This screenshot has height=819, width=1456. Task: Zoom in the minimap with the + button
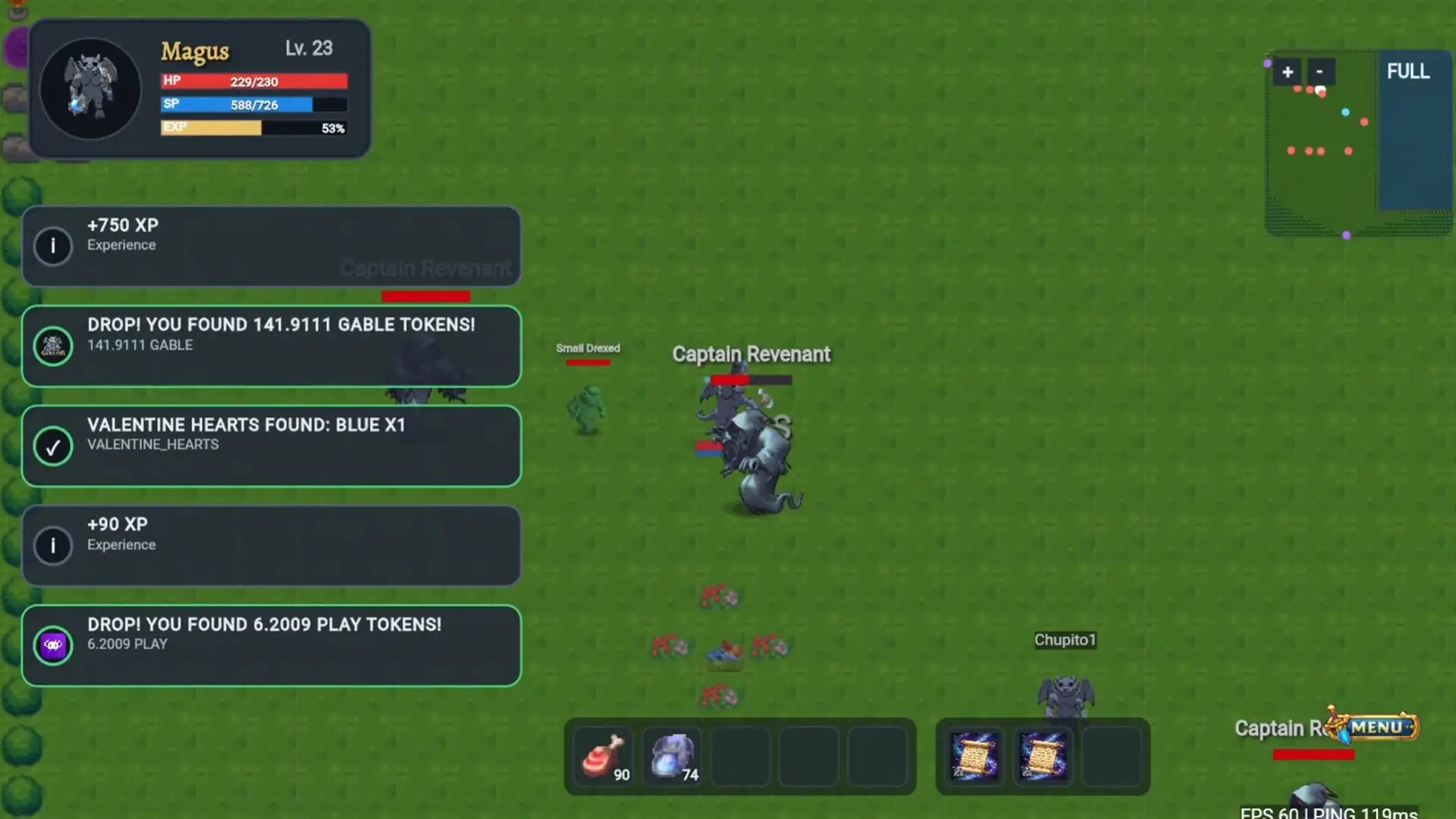1288,71
